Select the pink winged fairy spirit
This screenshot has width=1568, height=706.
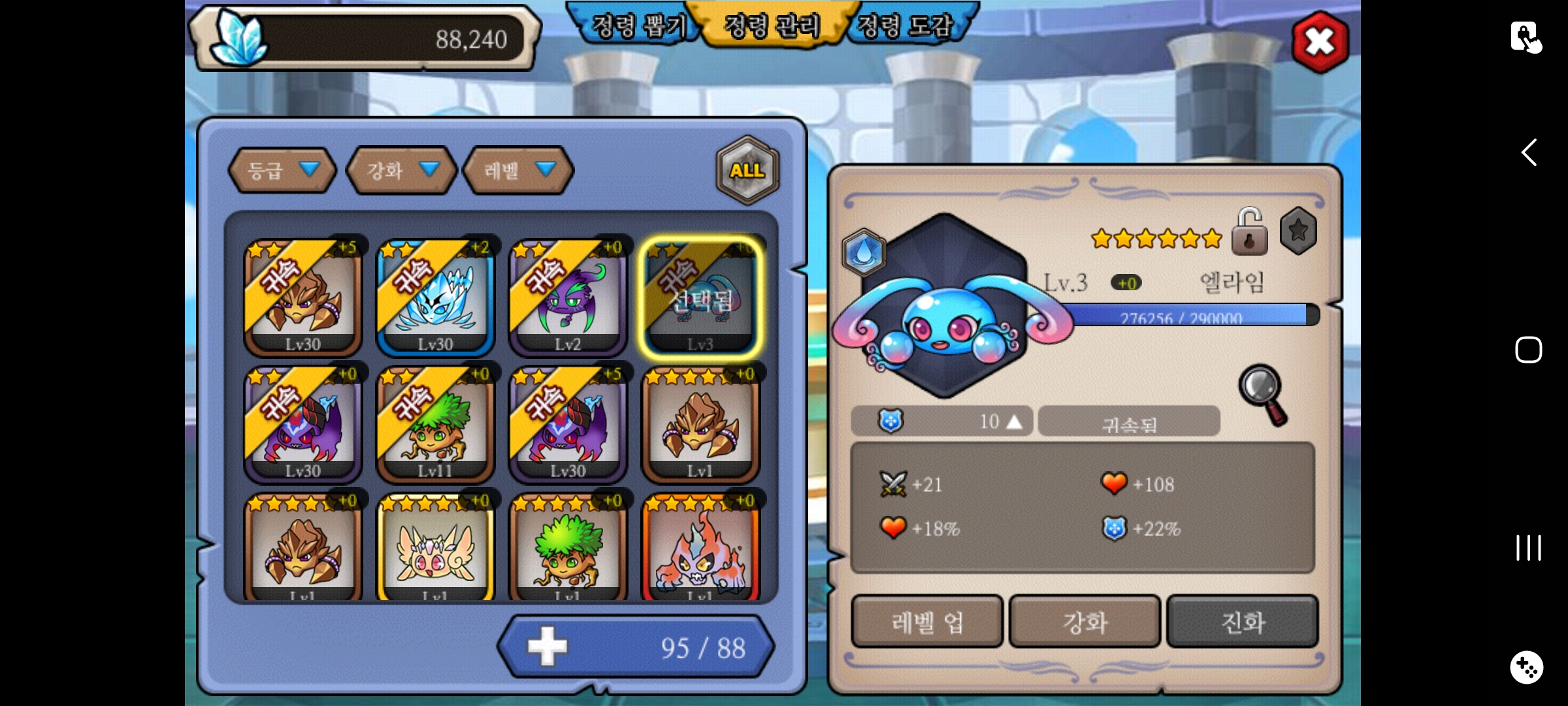pyautogui.click(x=436, y=549)
